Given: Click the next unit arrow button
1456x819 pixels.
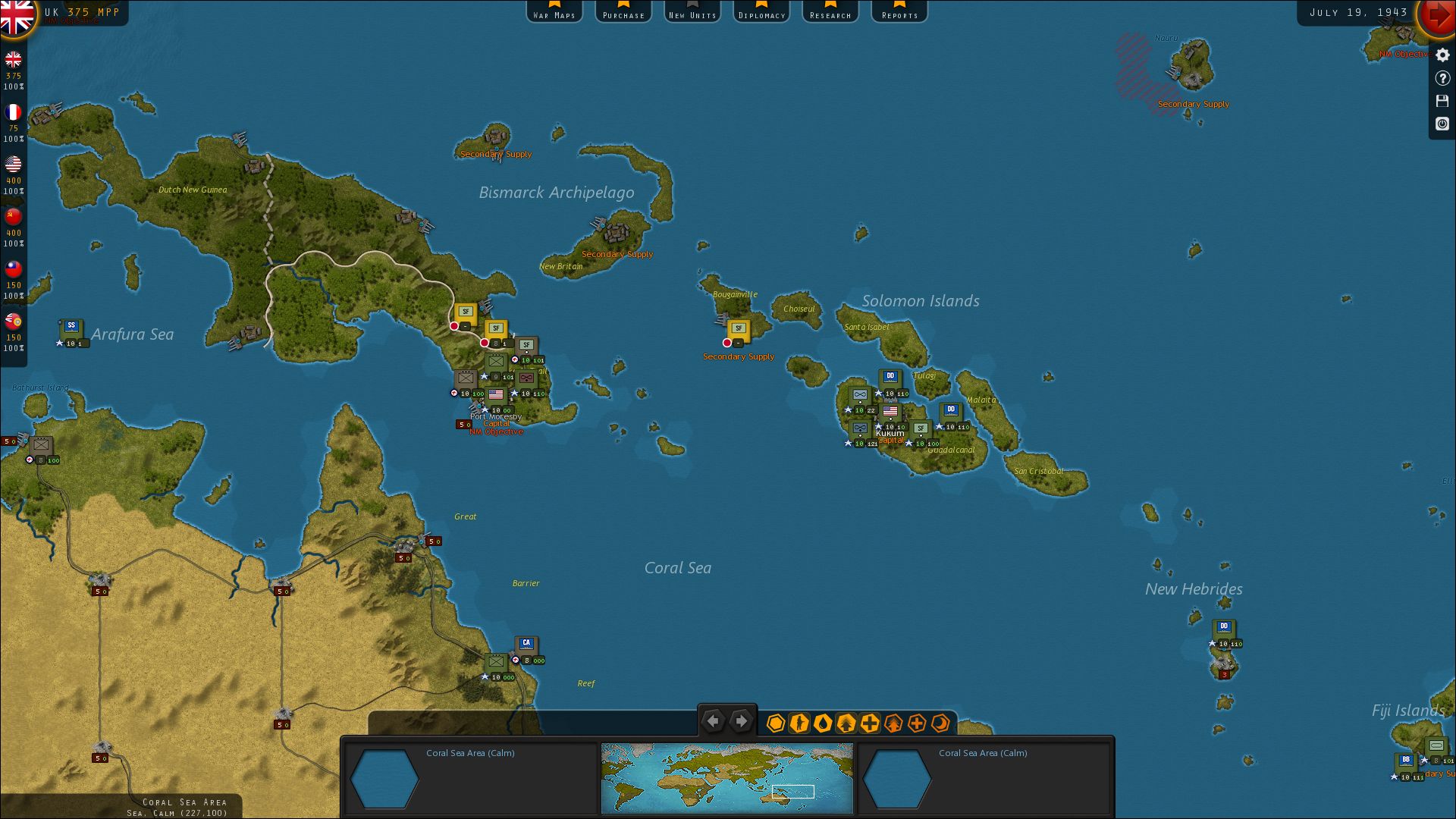Looking at the screenshot, I should 741,720.
